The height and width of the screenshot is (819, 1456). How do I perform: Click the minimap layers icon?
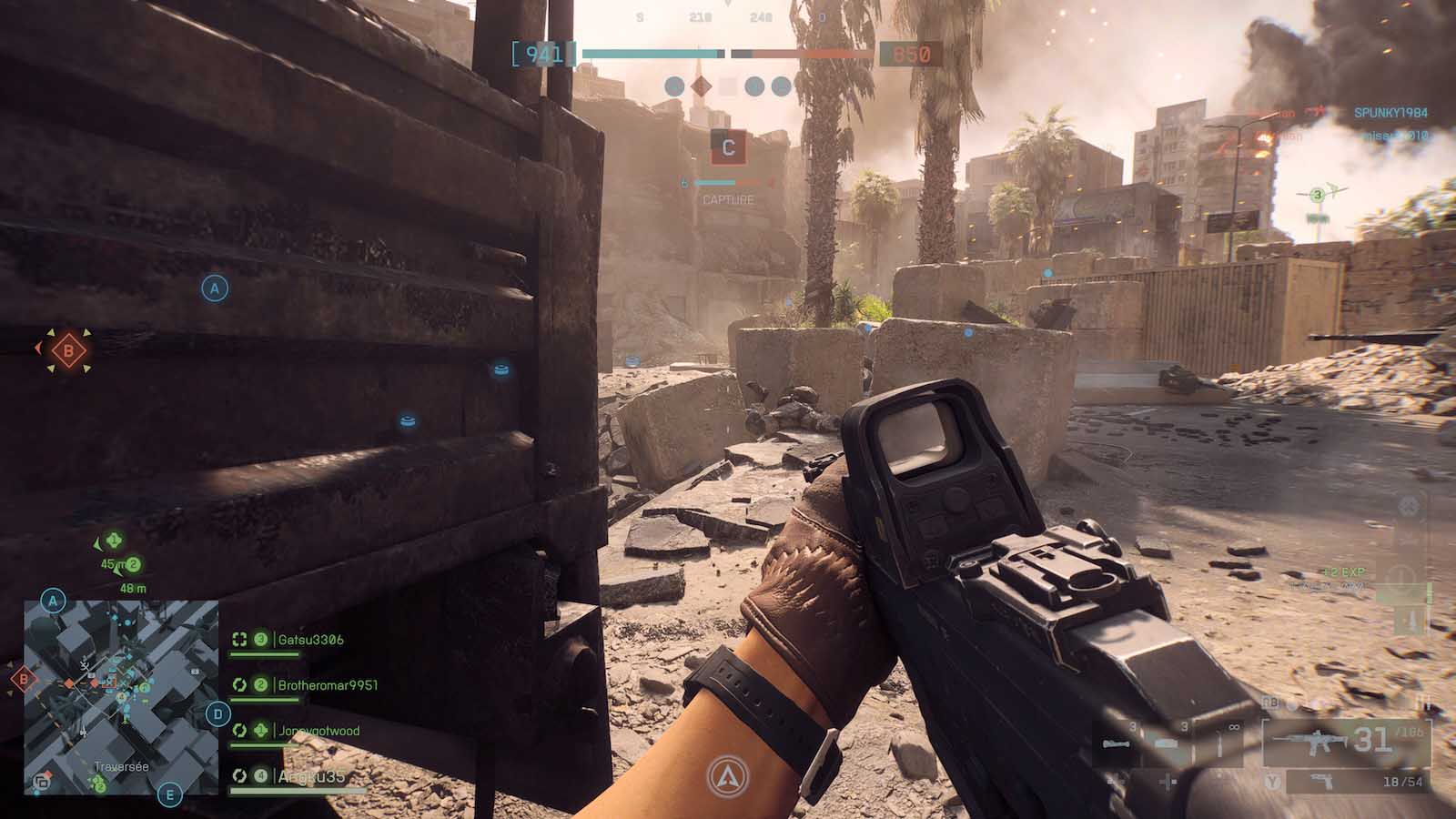[x=41, y=781]
